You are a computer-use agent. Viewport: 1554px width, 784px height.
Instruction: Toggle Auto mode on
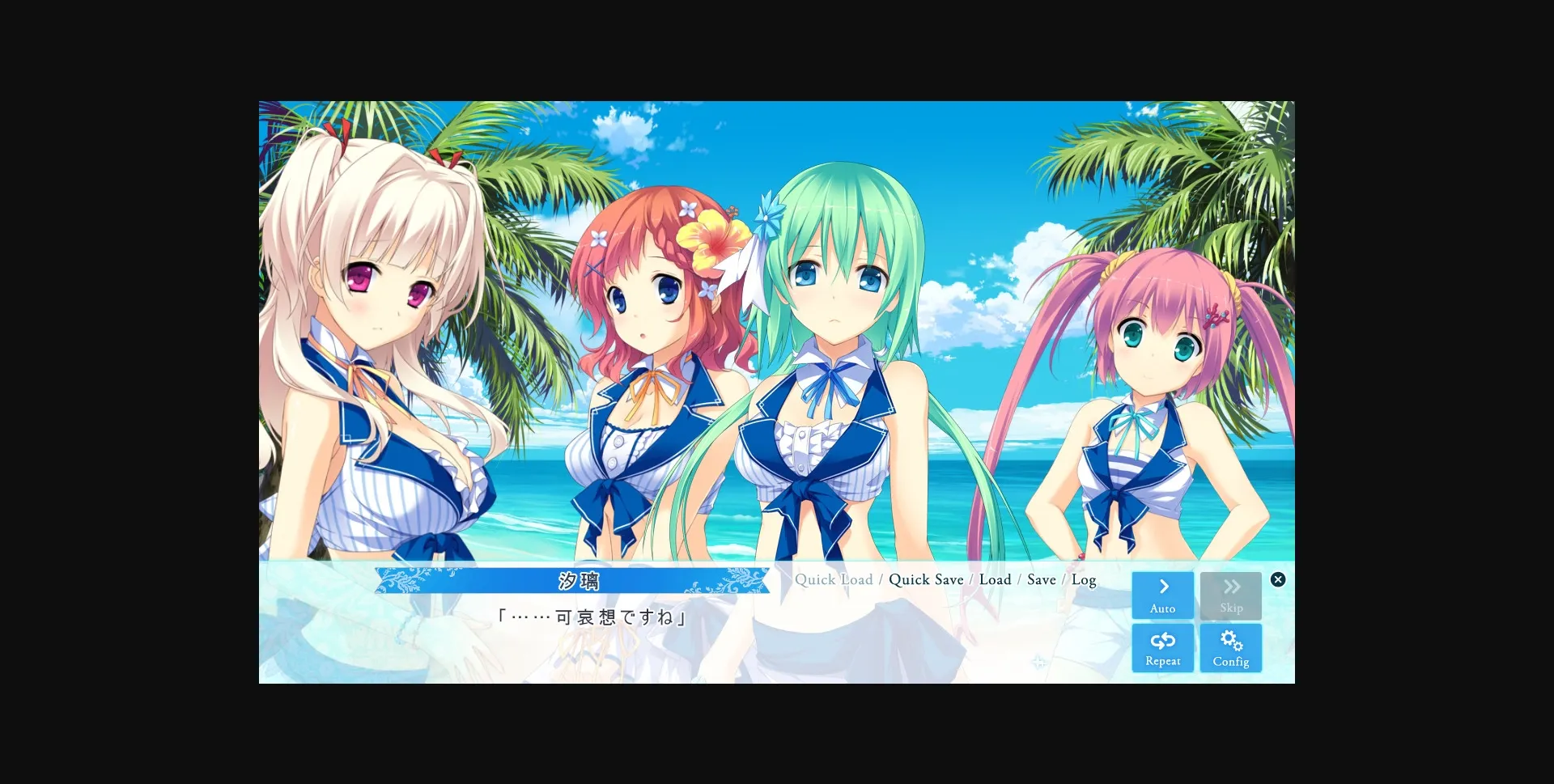tap(1162, 595)
